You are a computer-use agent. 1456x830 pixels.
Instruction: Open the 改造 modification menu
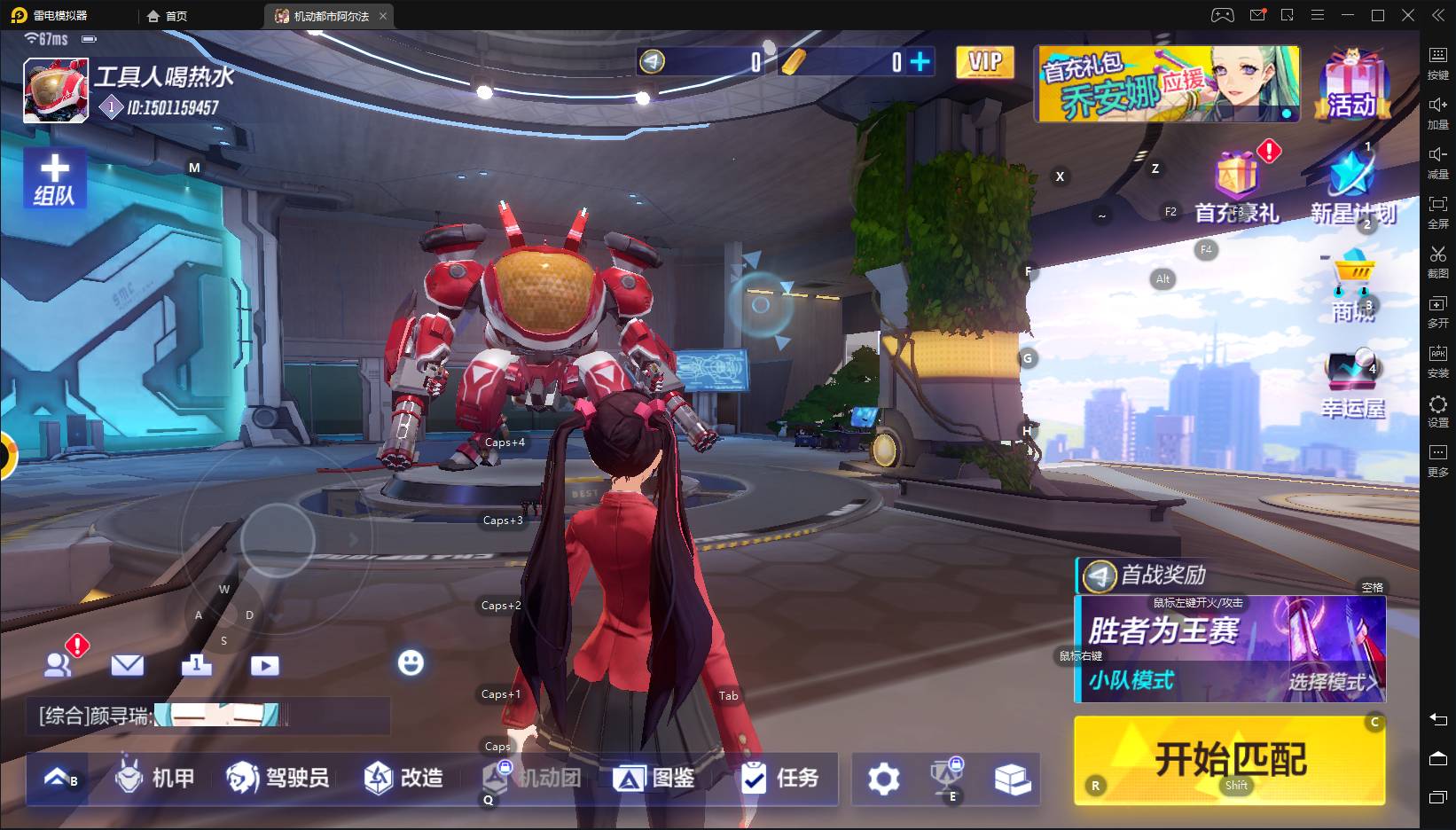pyautogui.click(x=403, y=779)
